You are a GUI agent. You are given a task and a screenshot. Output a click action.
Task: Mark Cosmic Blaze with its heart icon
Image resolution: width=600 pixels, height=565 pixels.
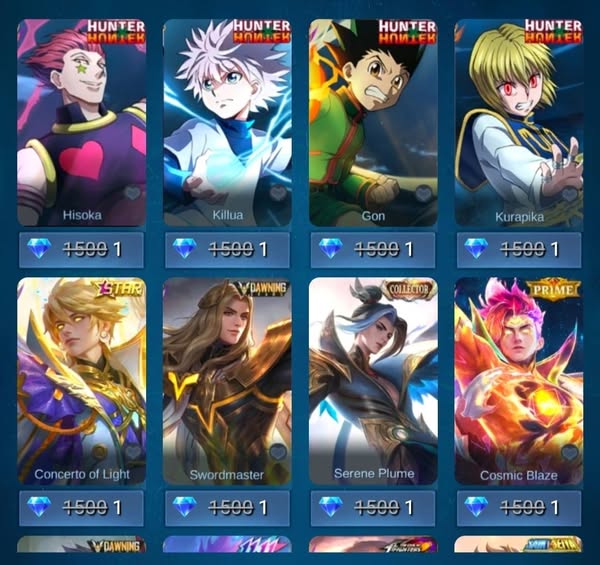coord(570,452)
